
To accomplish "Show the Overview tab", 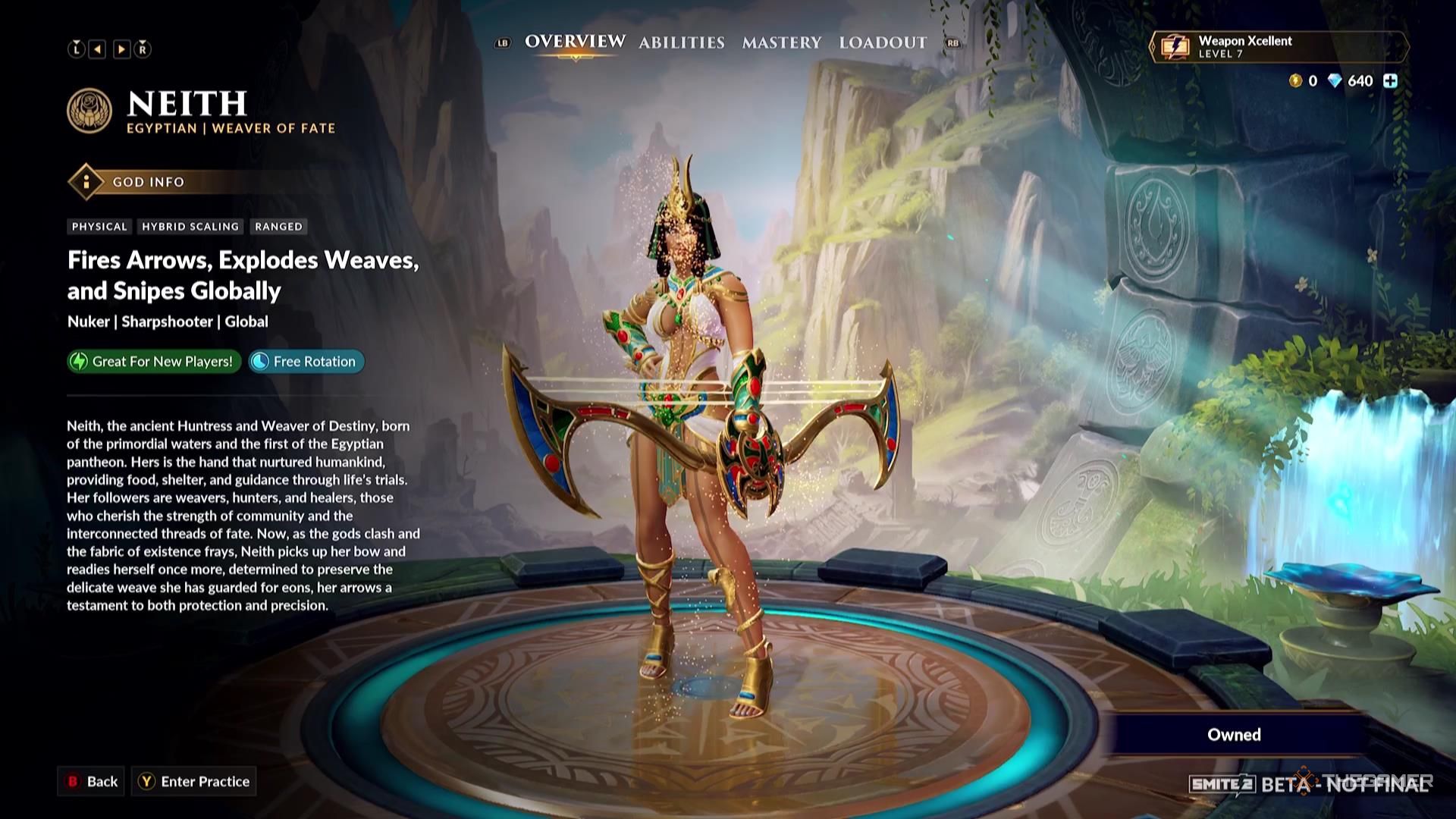I will (x=575, y=42).
